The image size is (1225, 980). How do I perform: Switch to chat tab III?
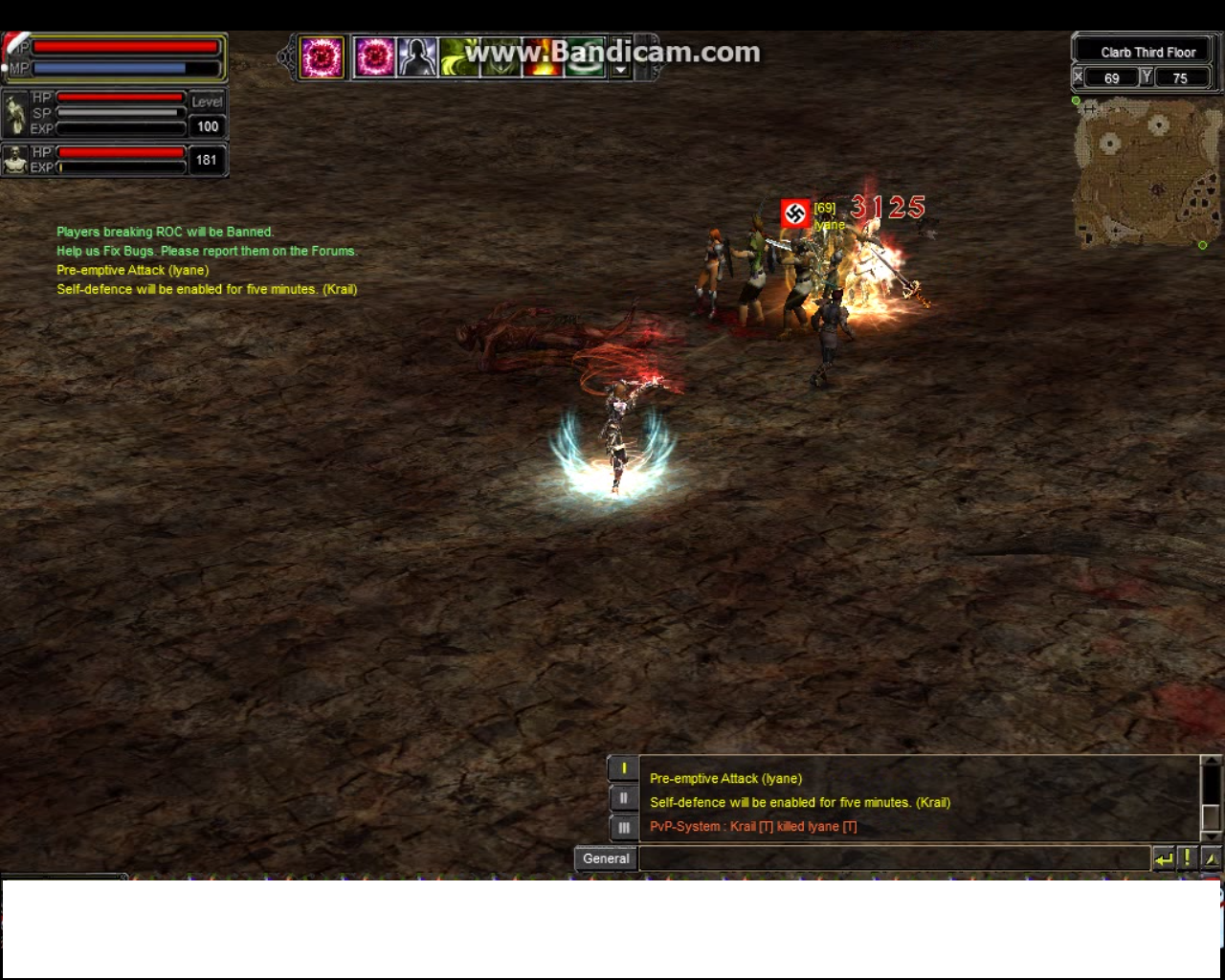tap(623, 828)
